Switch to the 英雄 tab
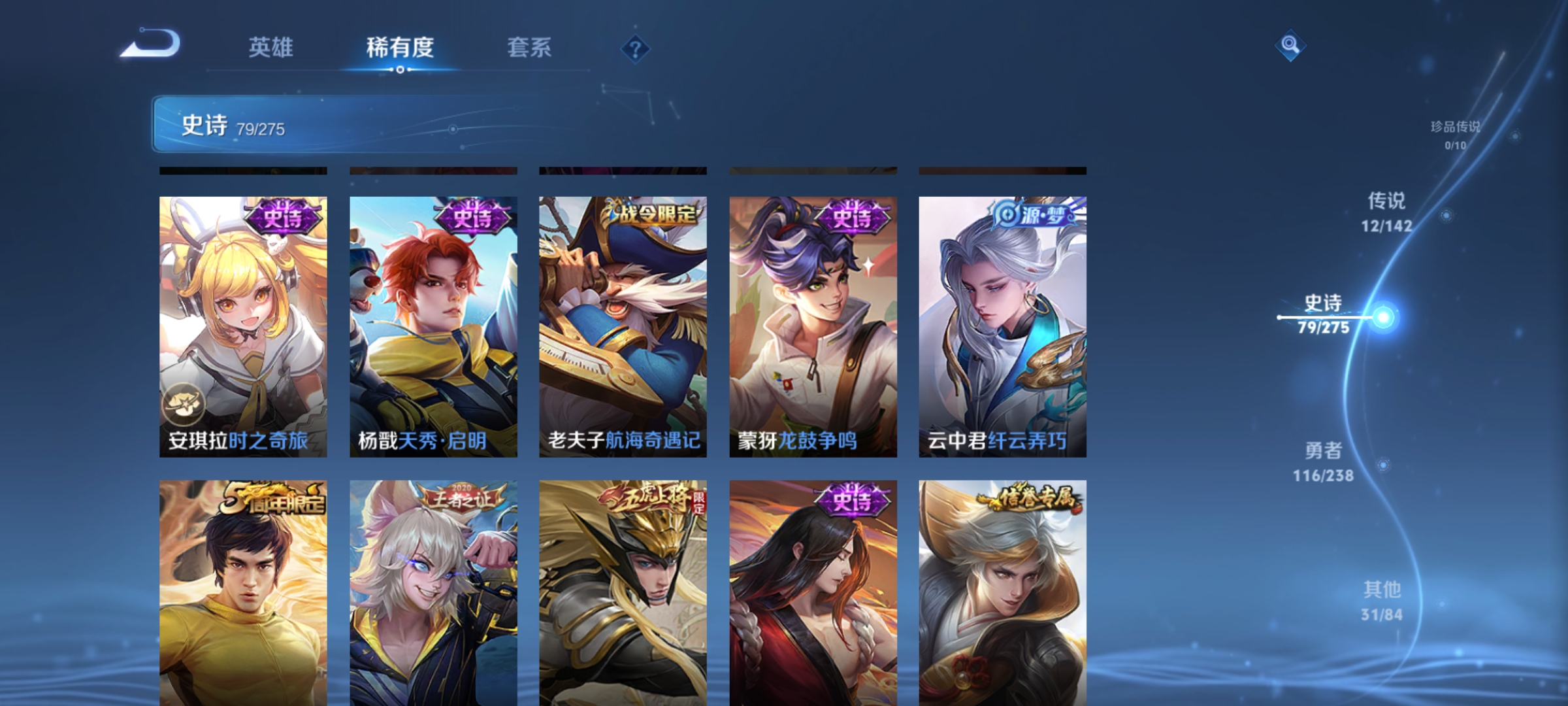Viewport: 1568px width, 706px height. point(271,48)
